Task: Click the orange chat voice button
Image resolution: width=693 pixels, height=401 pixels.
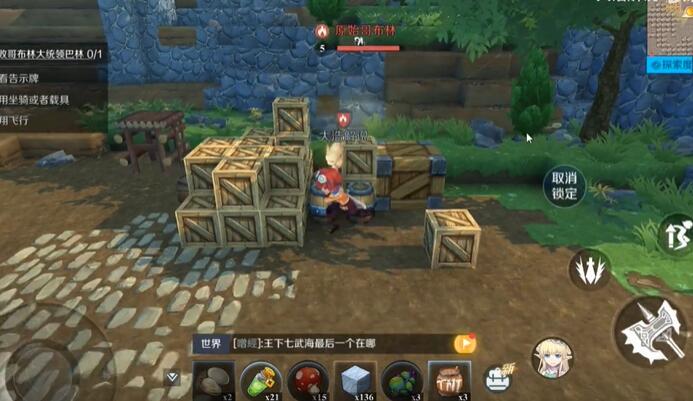Action: pyautogui.click(x=465, y=343)
